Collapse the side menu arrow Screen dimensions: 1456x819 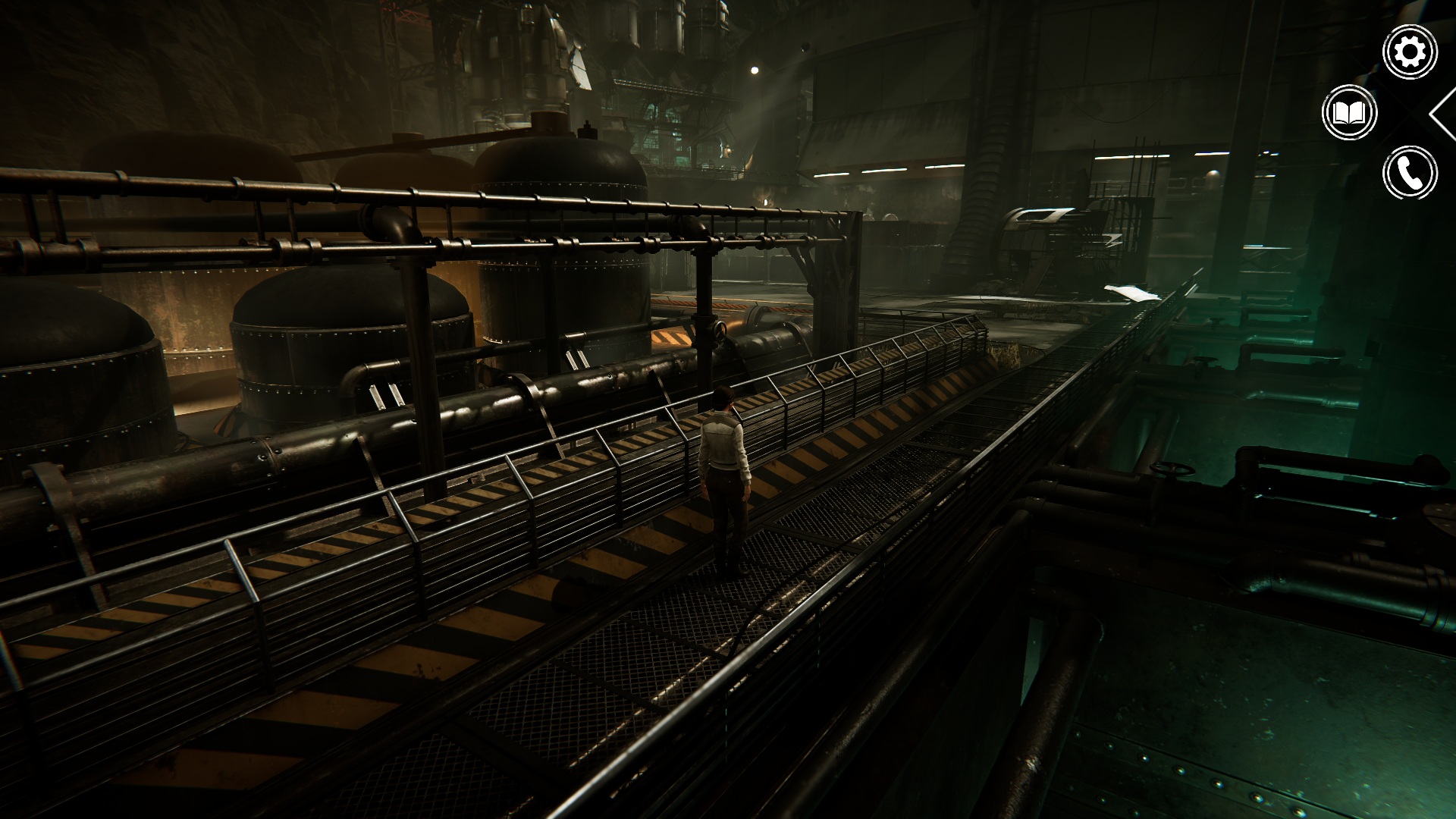(1443, 113)
